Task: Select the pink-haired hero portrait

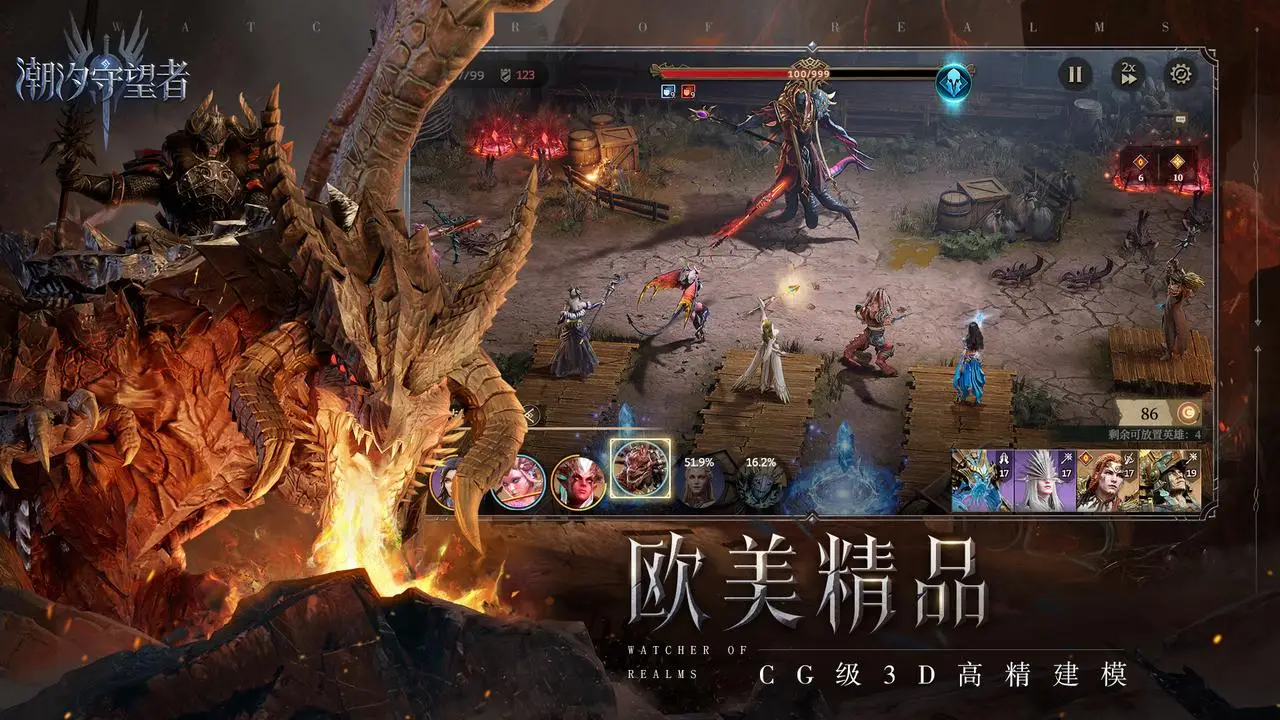Action: tap(519, 482)
